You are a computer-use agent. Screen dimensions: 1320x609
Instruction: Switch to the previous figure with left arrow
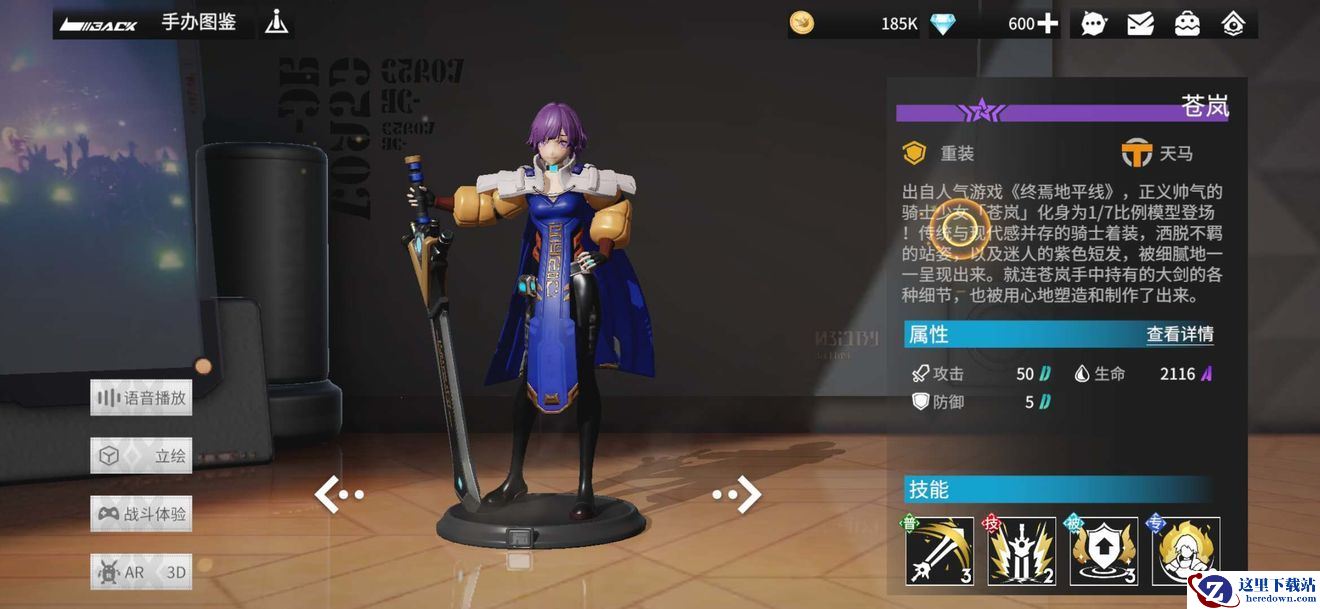[338, 493]
